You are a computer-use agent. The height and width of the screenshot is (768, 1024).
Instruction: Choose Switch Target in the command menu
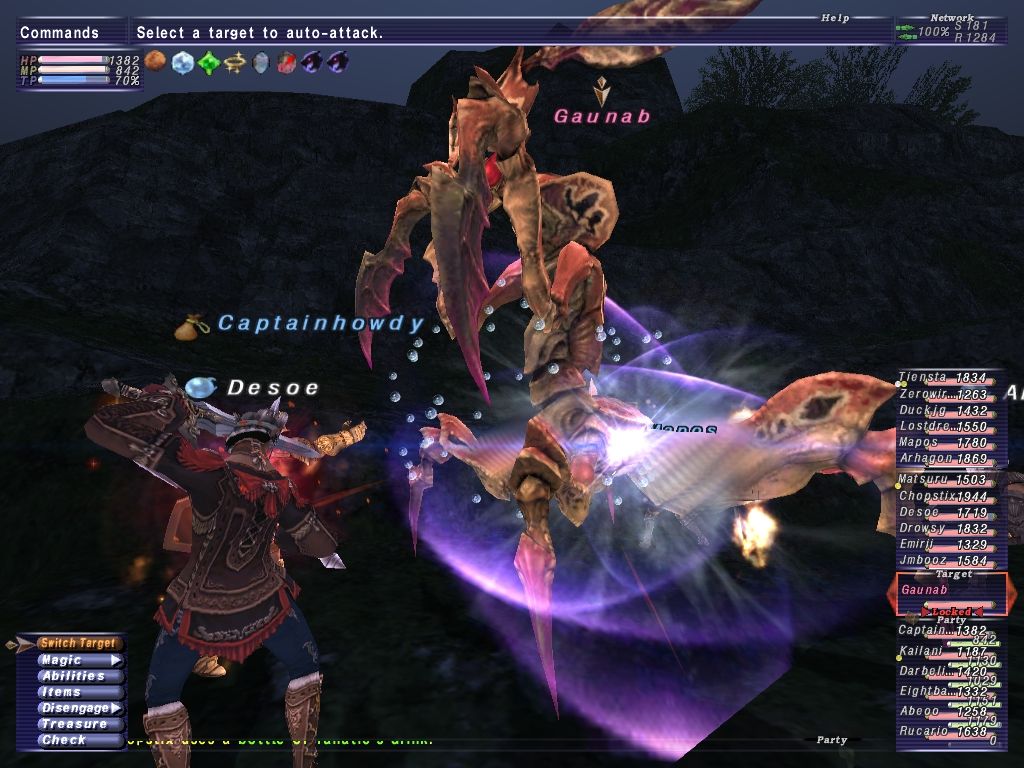[78, 643]
